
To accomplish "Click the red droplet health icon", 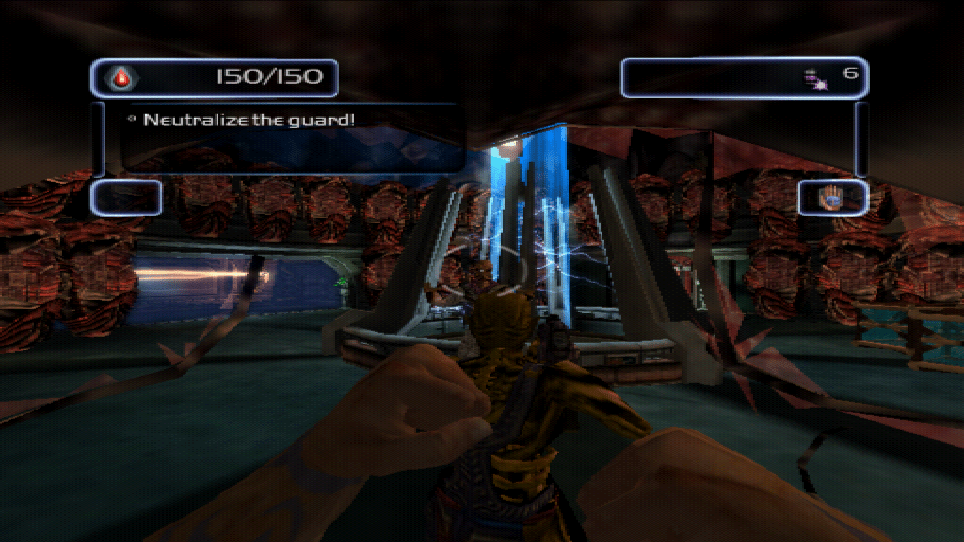I will 122,78.
